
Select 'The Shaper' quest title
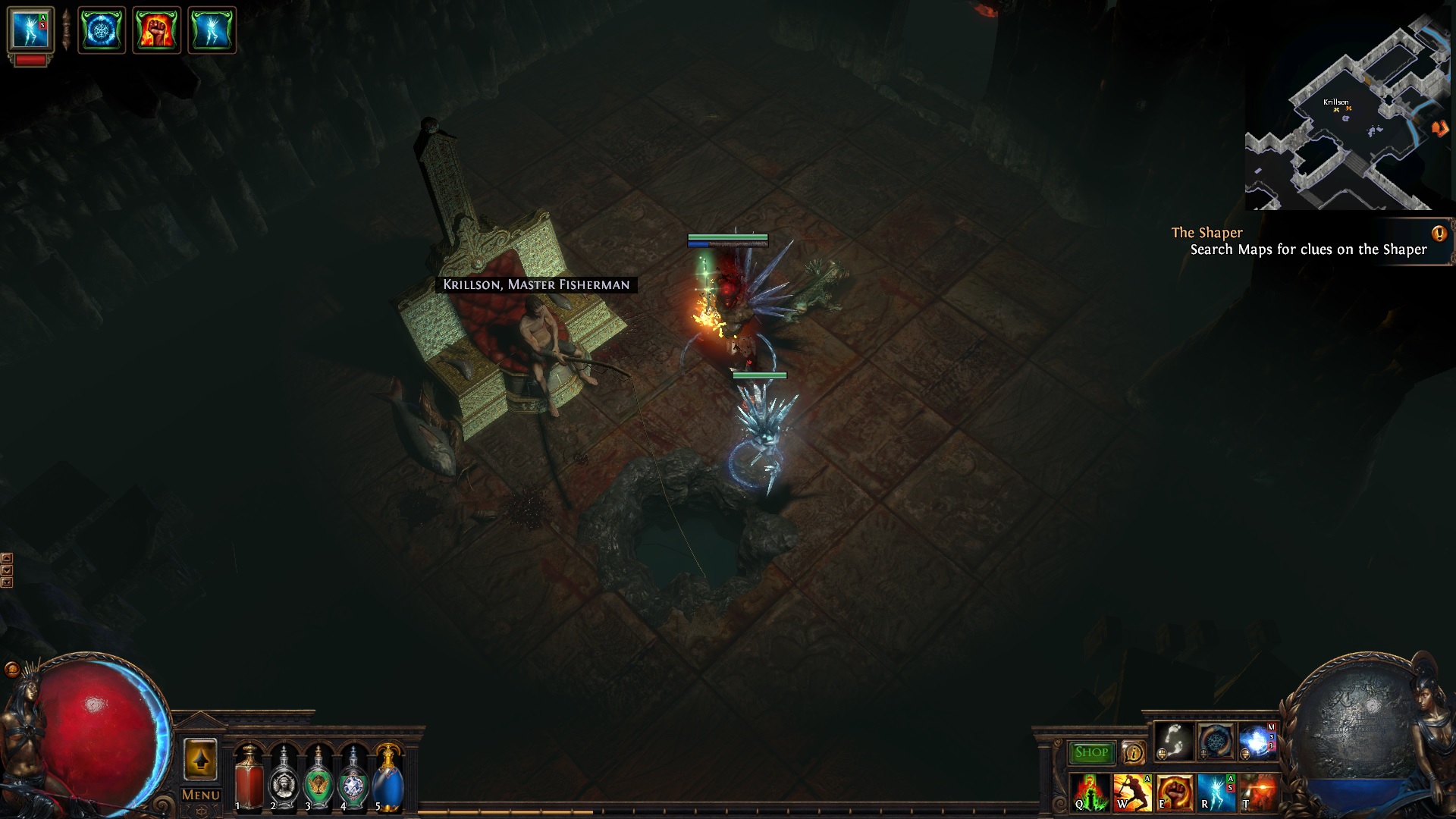click(x=1207, y=233)
